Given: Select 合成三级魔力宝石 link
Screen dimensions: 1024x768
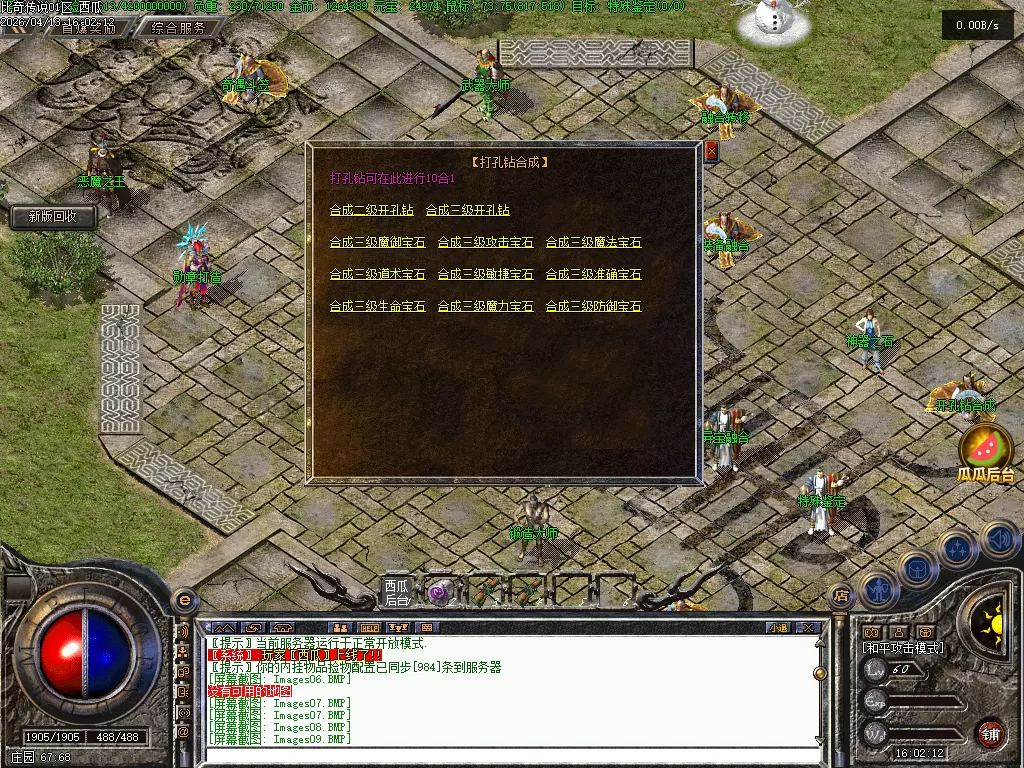Looking at the screenshot, I should click(485, 306).
